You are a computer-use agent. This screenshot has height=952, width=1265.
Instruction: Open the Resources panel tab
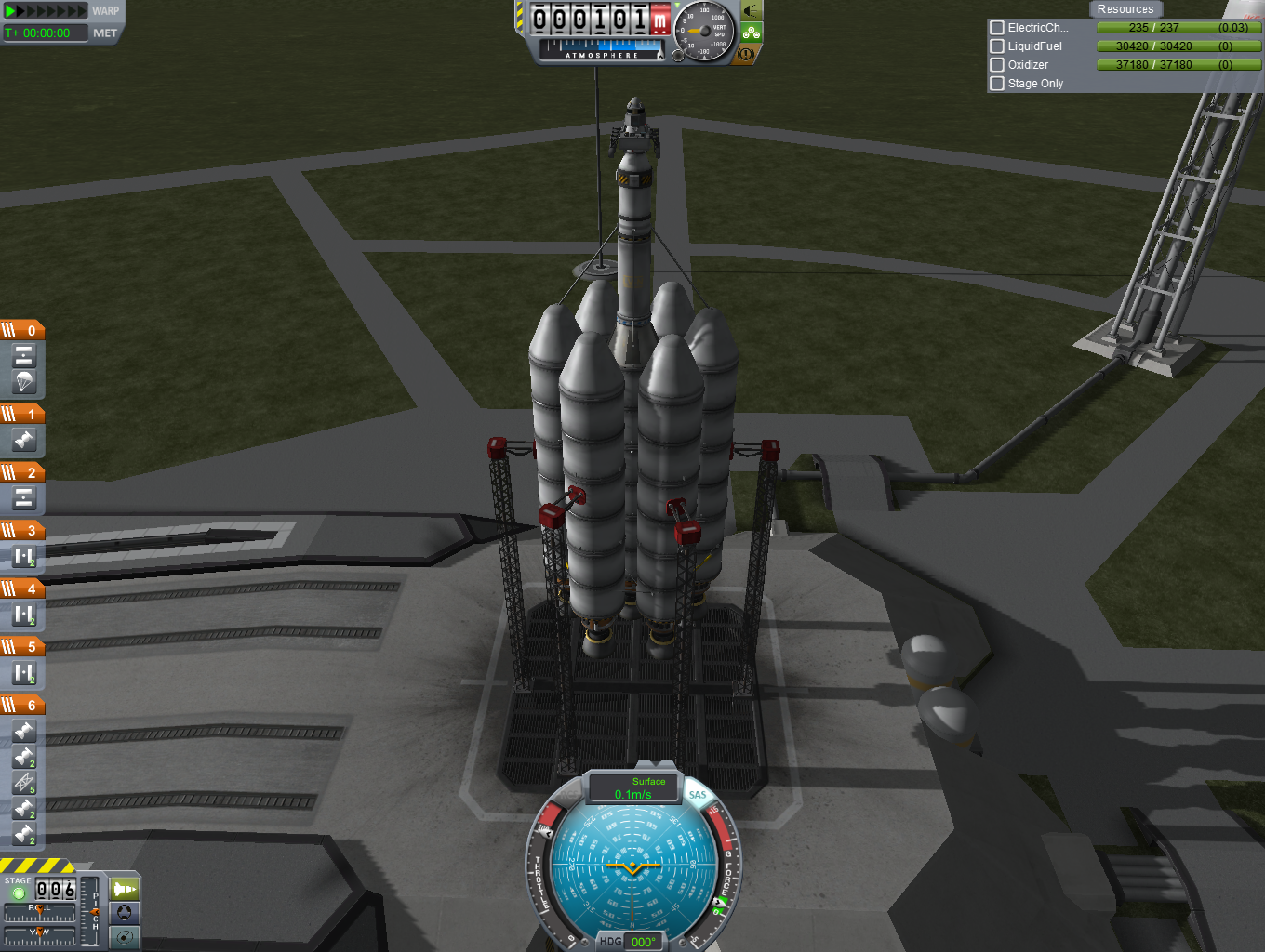tap(1125, 9)
